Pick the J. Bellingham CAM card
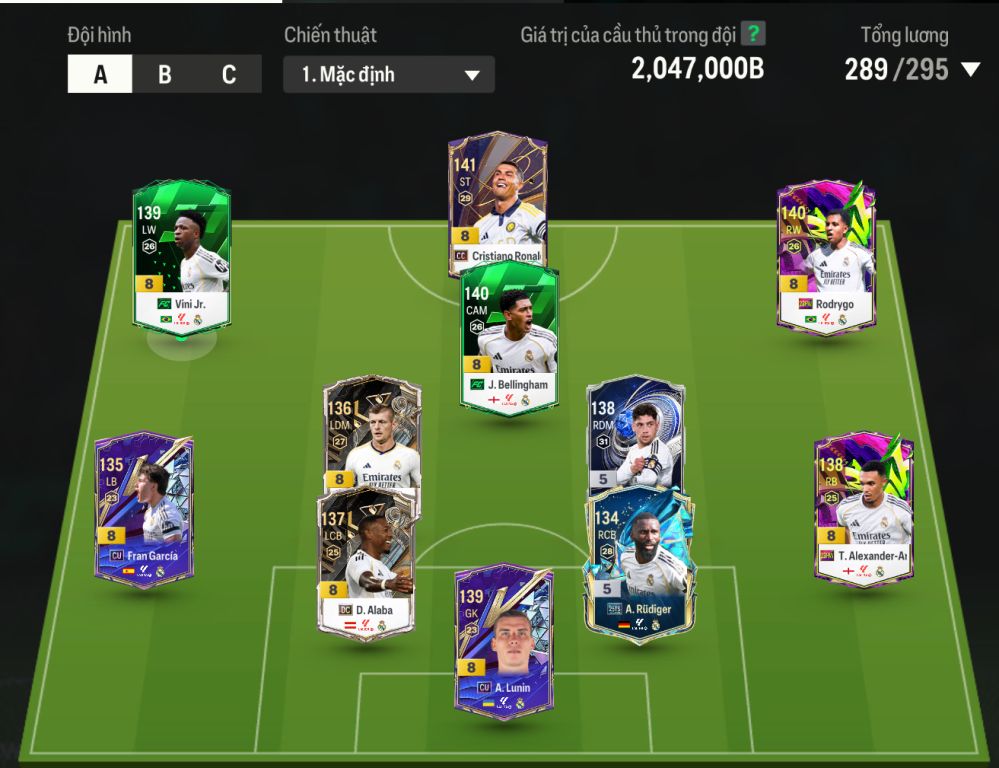The height and width of the screenshot is (768, 999). 509,335
